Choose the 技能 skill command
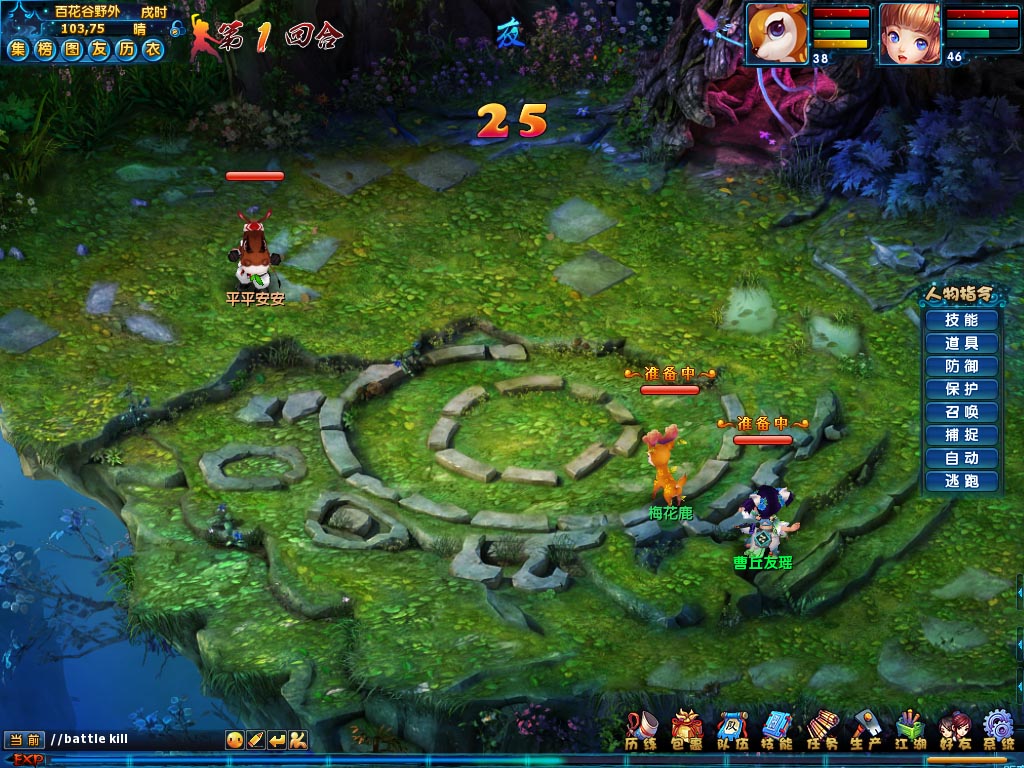Screen dimensions: 1024x768 (961, 320)
